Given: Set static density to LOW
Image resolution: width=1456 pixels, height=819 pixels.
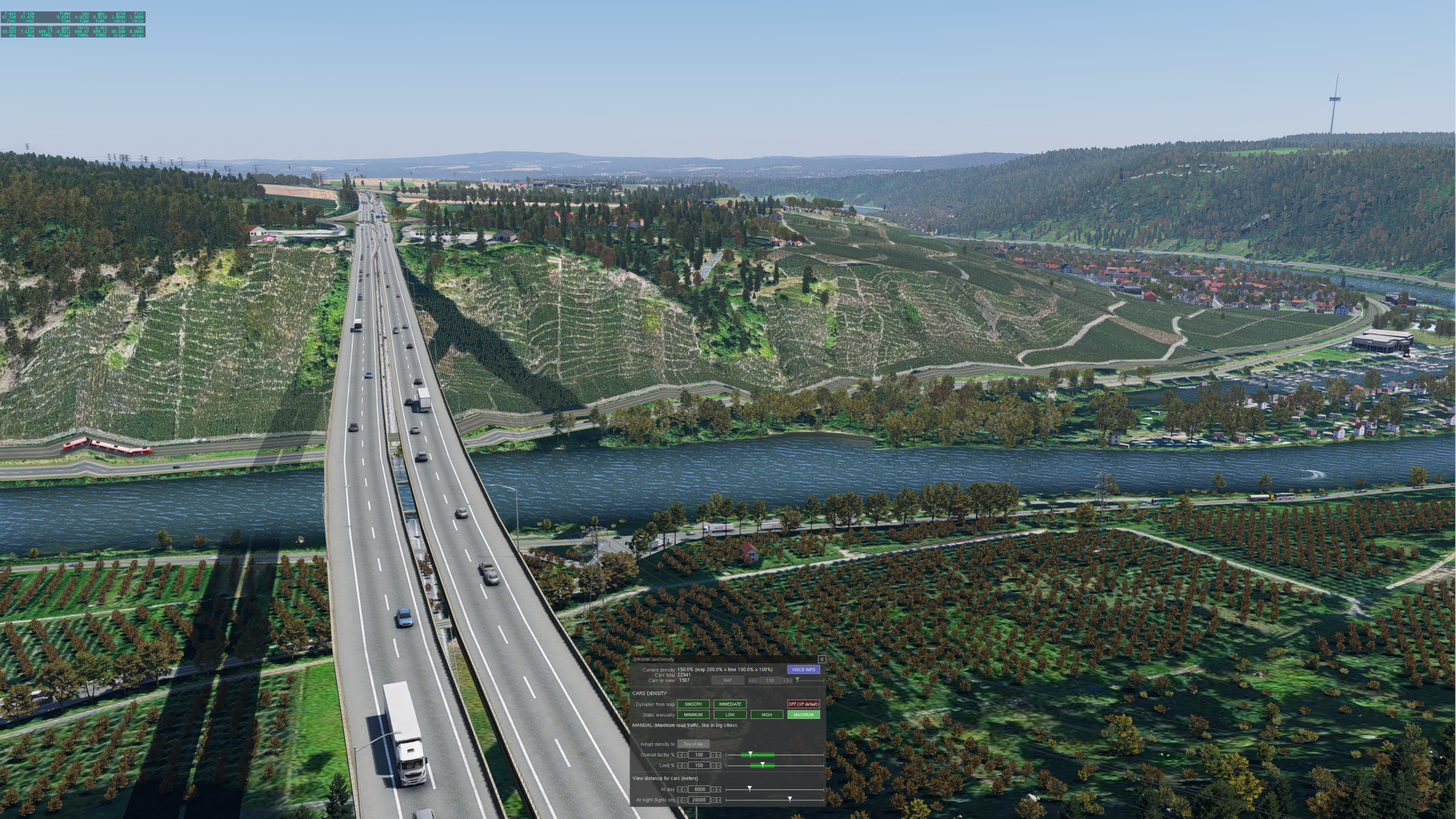Looking at the screenshot, I should [730, 715].
